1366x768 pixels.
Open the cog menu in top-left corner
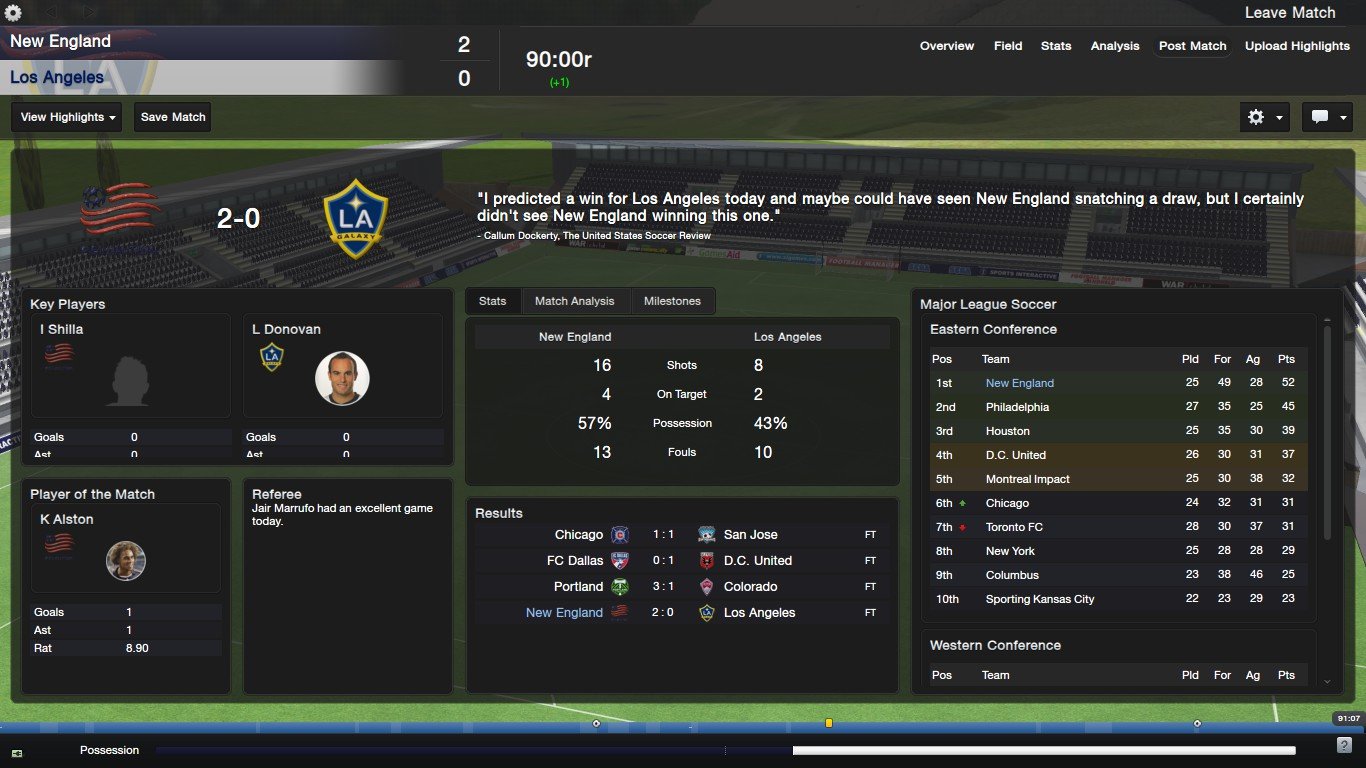[x=13, y=13]
